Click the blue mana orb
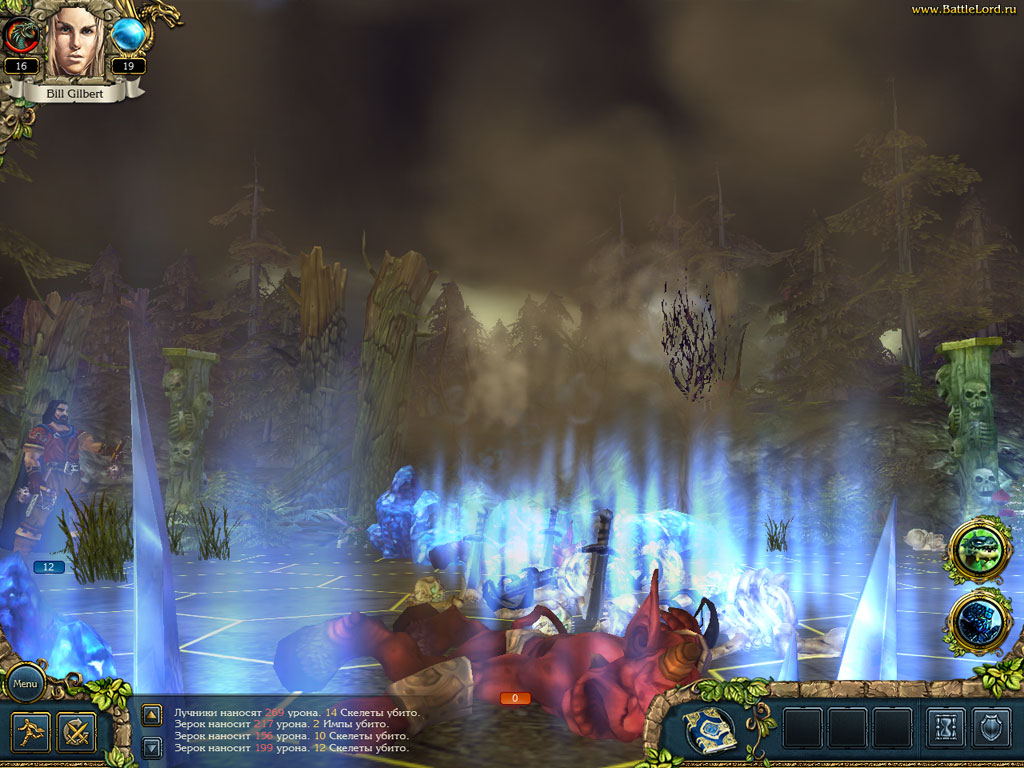The image size is (1024, 768). (128, 36)
